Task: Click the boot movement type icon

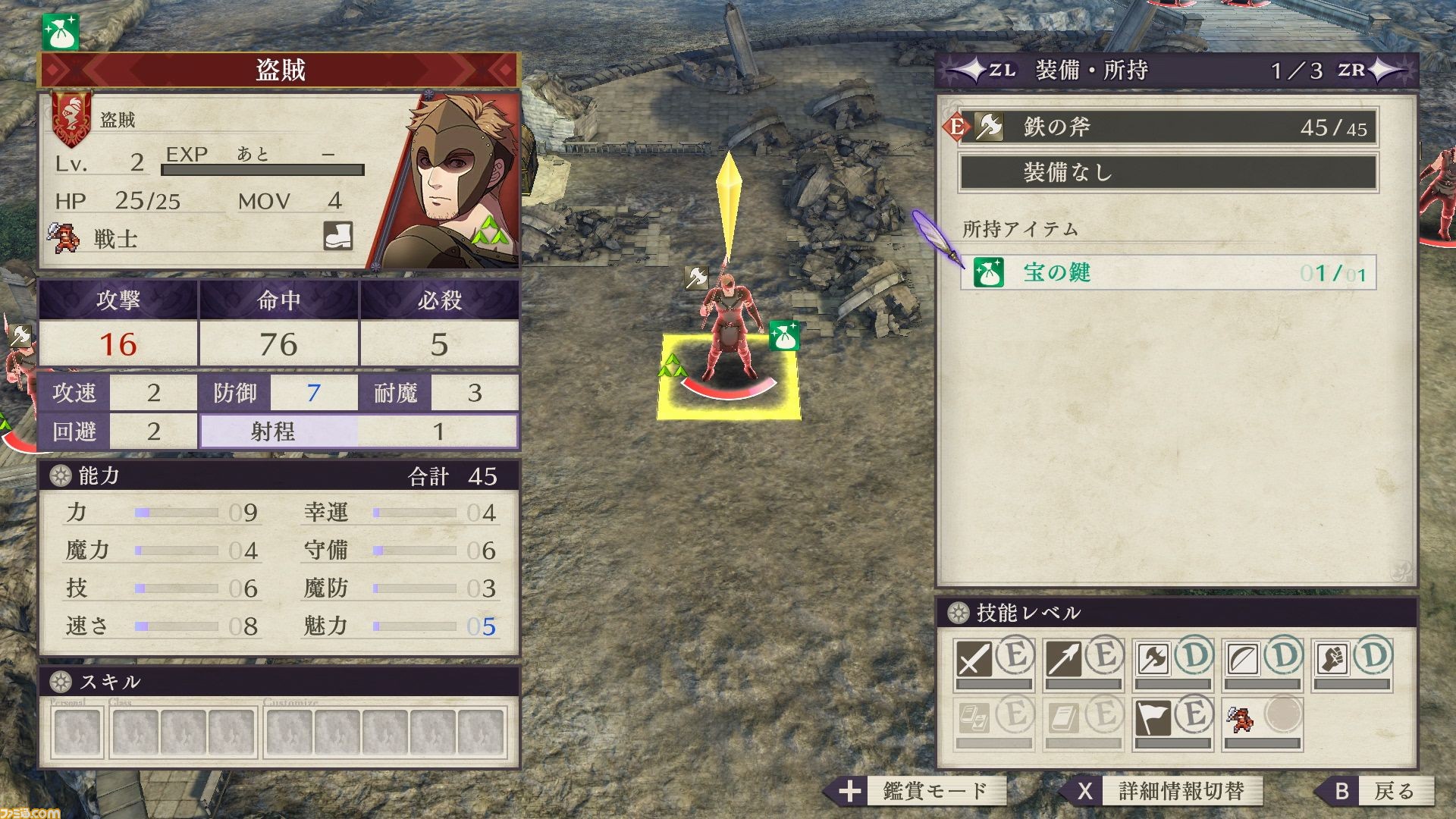Action: pyautogui.click(x=337, y=236)
